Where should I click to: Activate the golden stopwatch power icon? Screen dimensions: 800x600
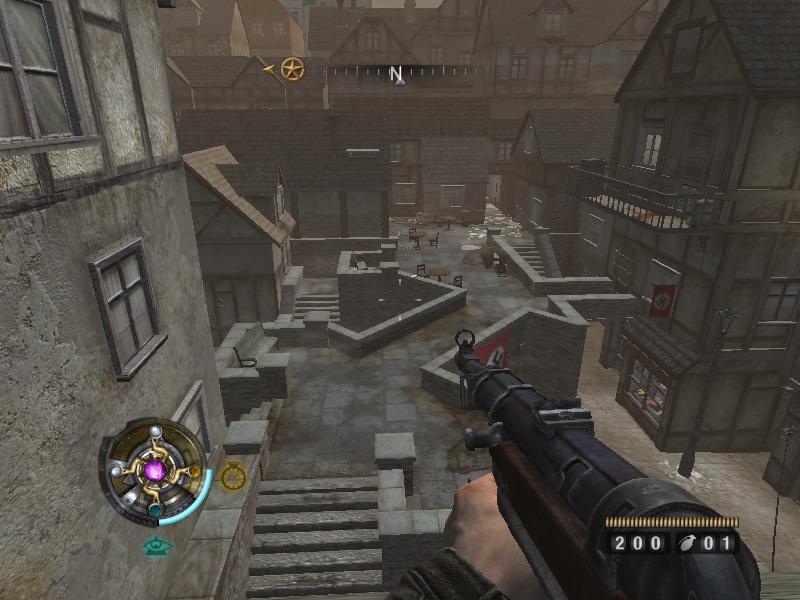[x=233, y=476]
